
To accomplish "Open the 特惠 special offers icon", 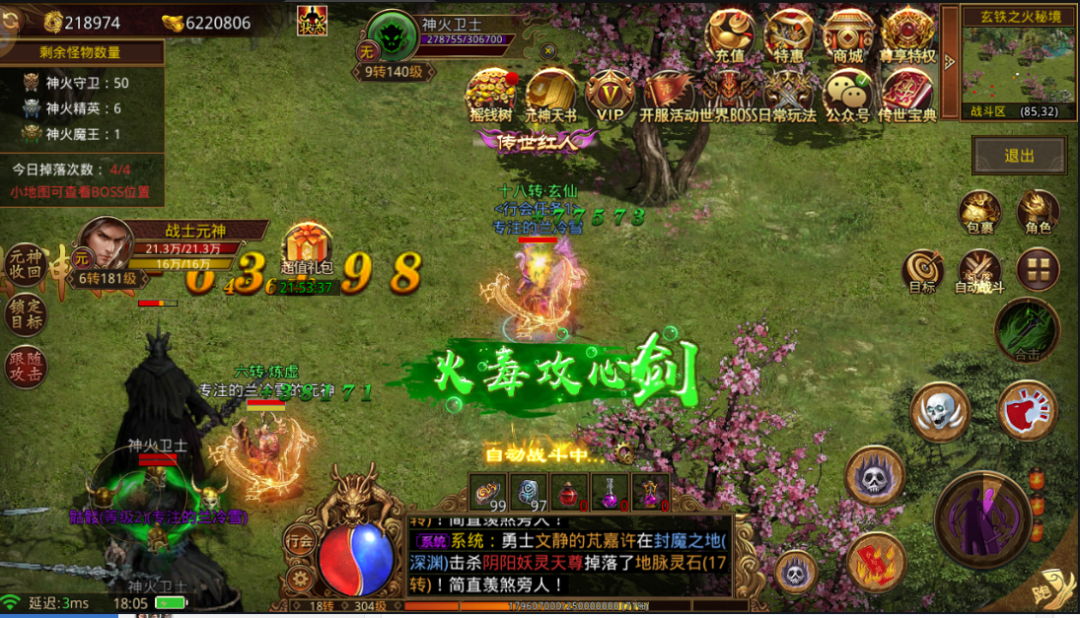I will point(789,36).
